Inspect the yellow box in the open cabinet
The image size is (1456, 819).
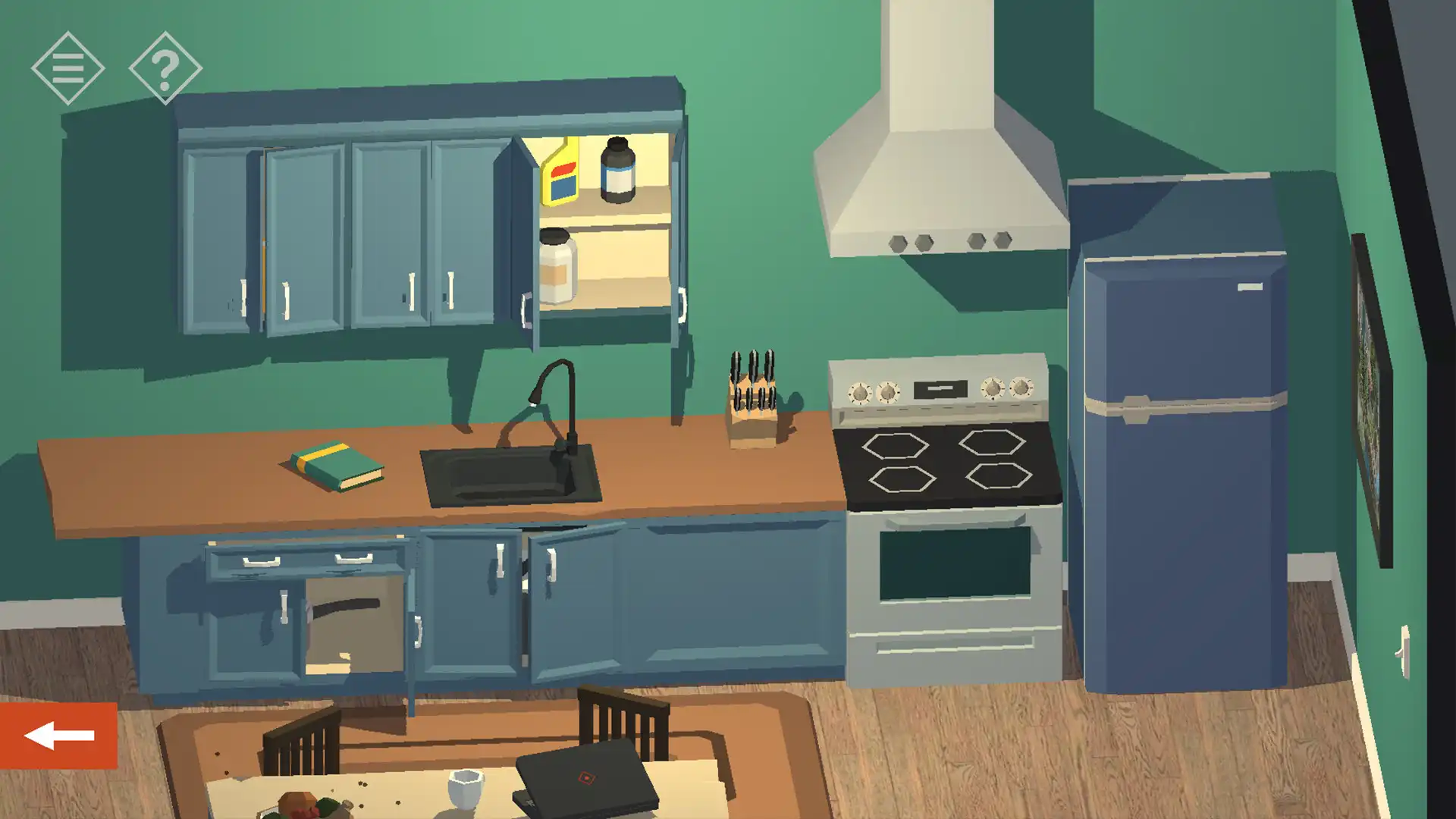[559, 174]
